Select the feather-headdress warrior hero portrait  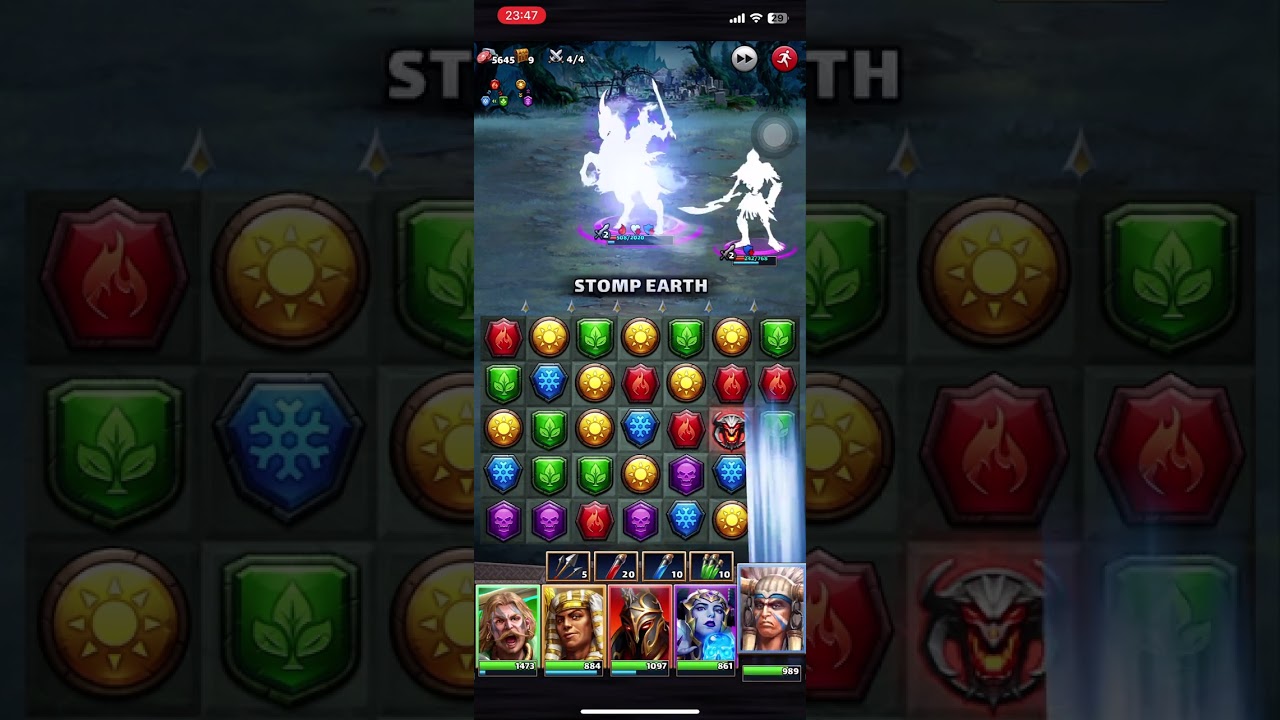point(771,612)
